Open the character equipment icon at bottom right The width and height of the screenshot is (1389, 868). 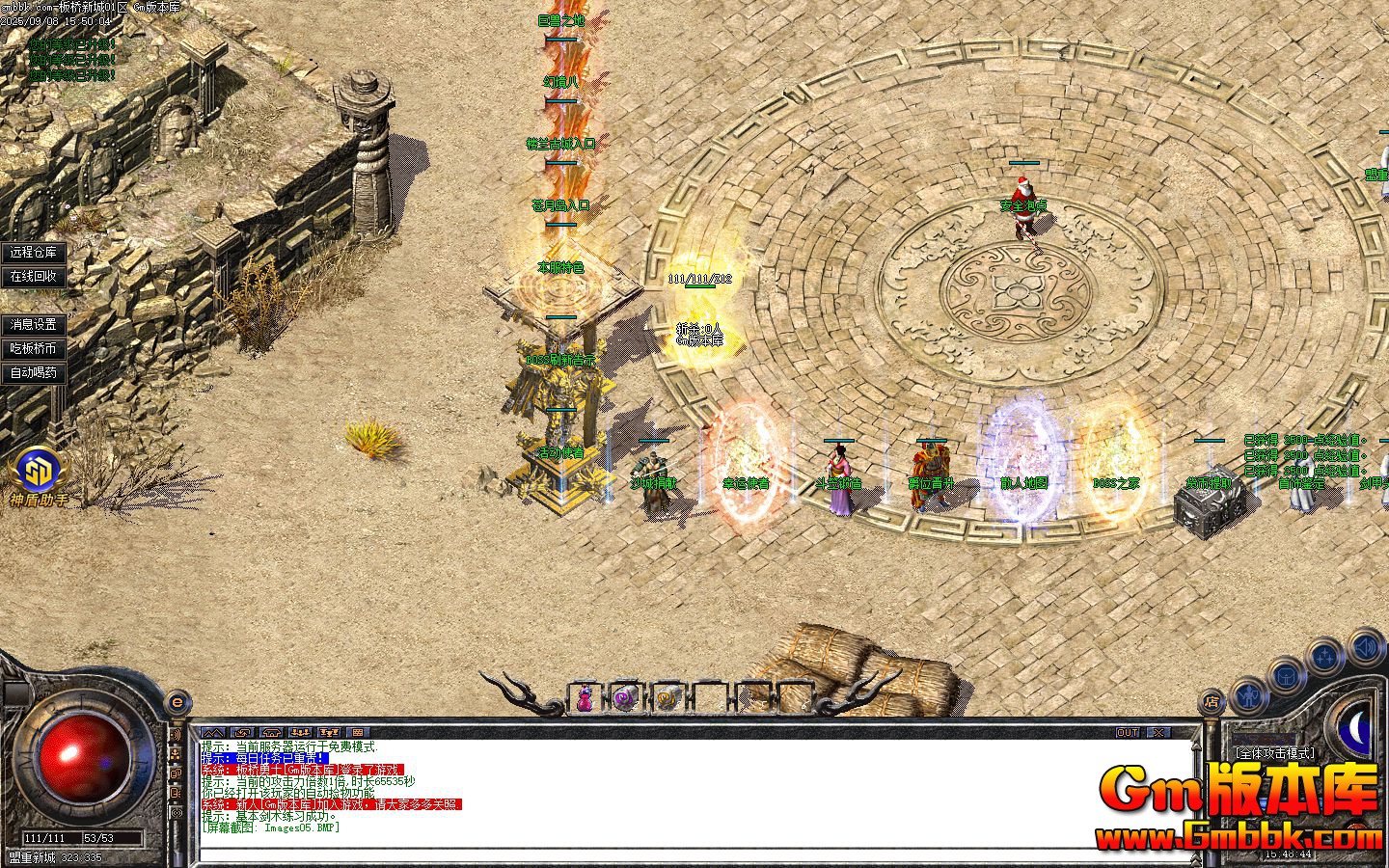tap(1247, 695)
